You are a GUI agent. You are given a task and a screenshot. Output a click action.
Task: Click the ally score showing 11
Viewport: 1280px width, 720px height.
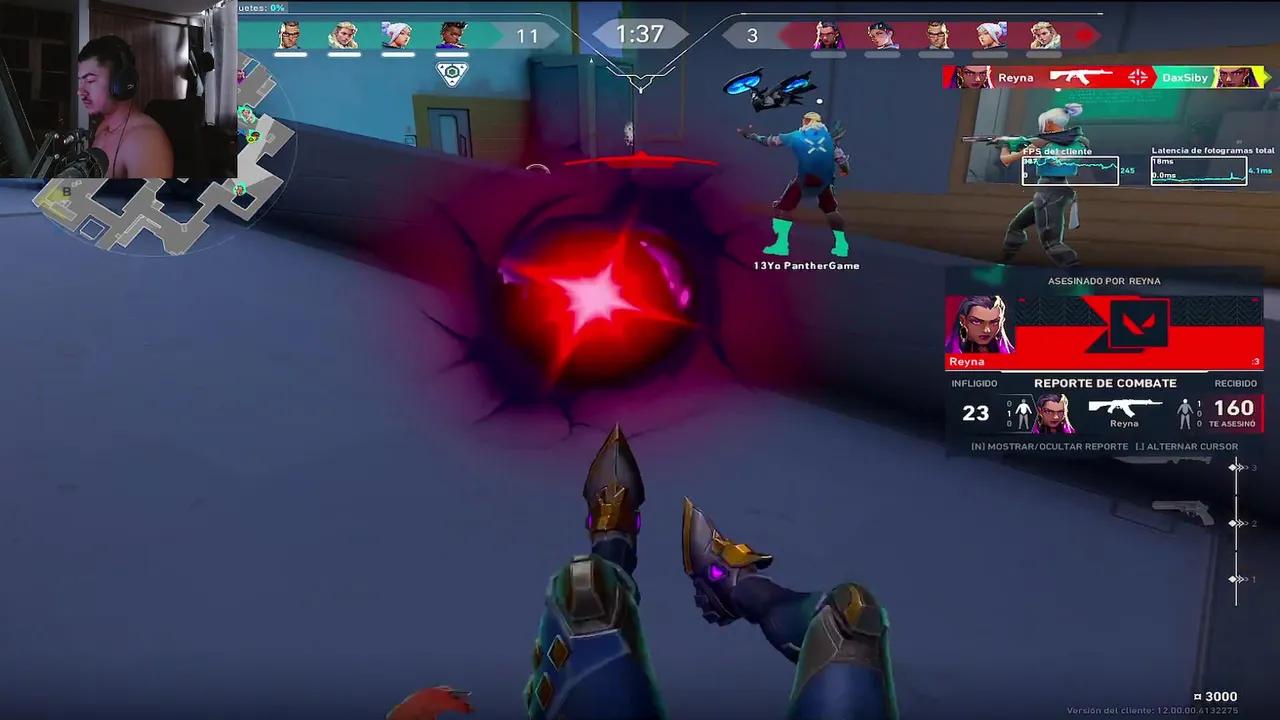pyautogui.click(x=527, y=34)
